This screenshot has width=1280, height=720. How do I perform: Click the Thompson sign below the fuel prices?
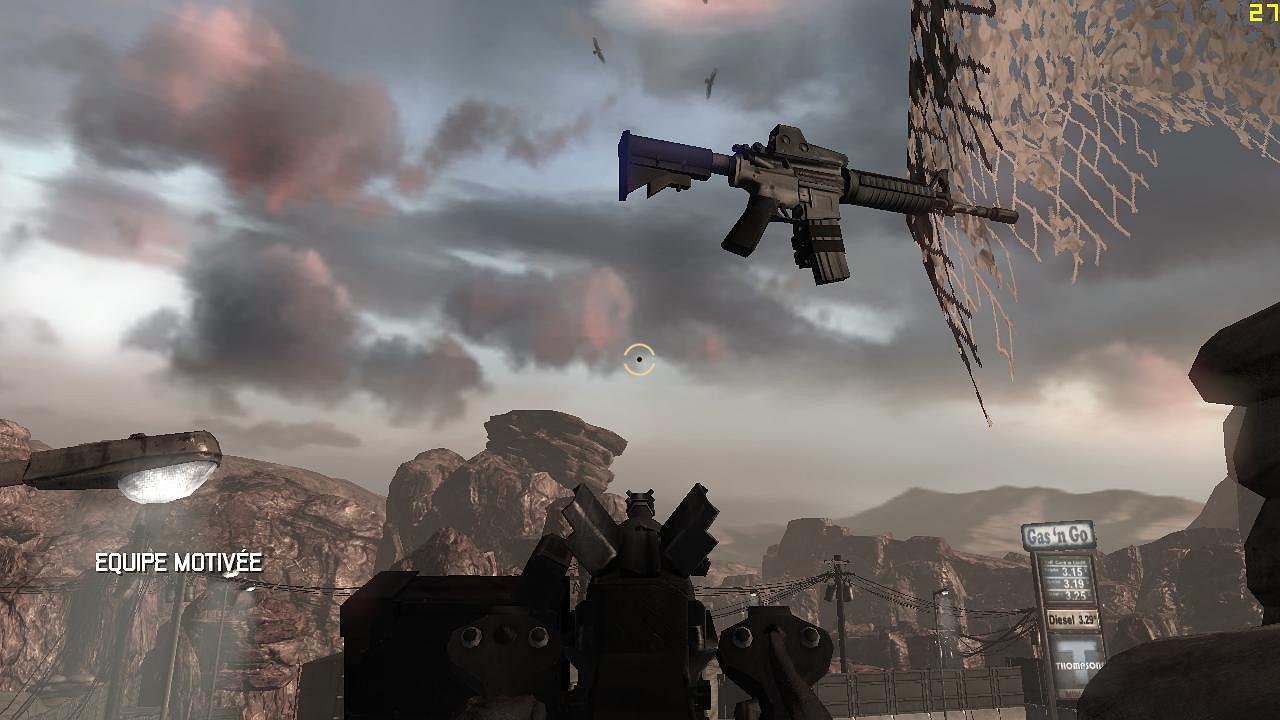1080,663
